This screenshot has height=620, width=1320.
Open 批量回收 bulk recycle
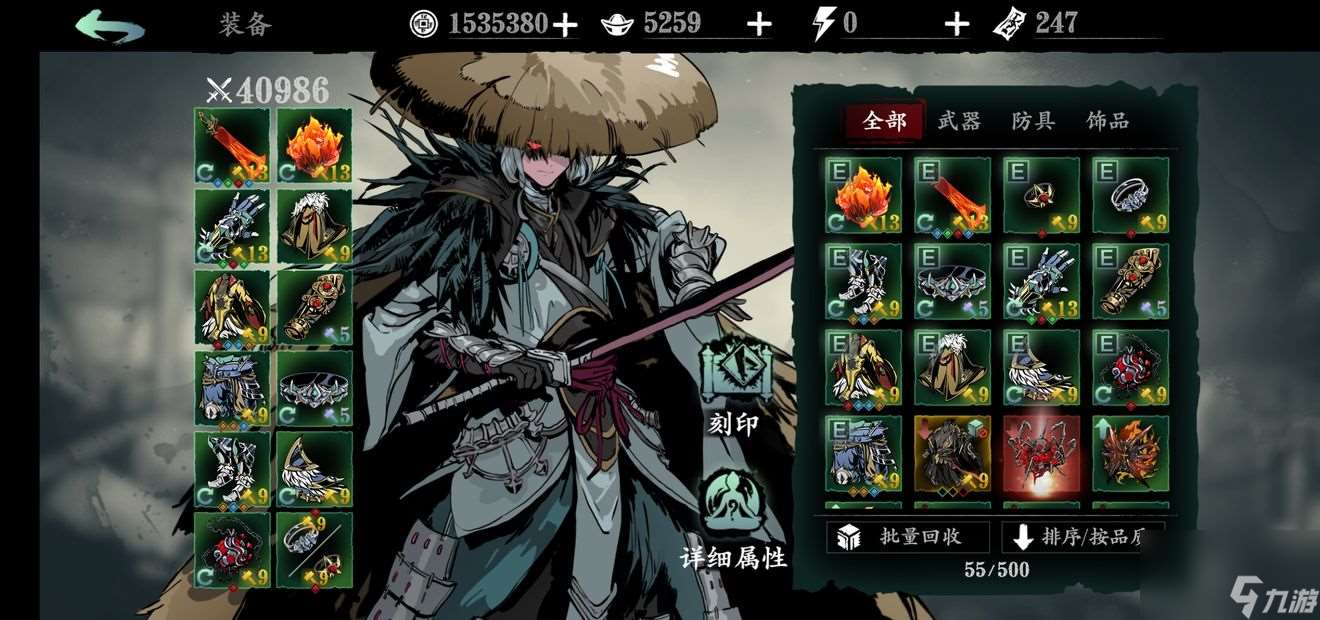pyautogui.click(x=907, y=536)
